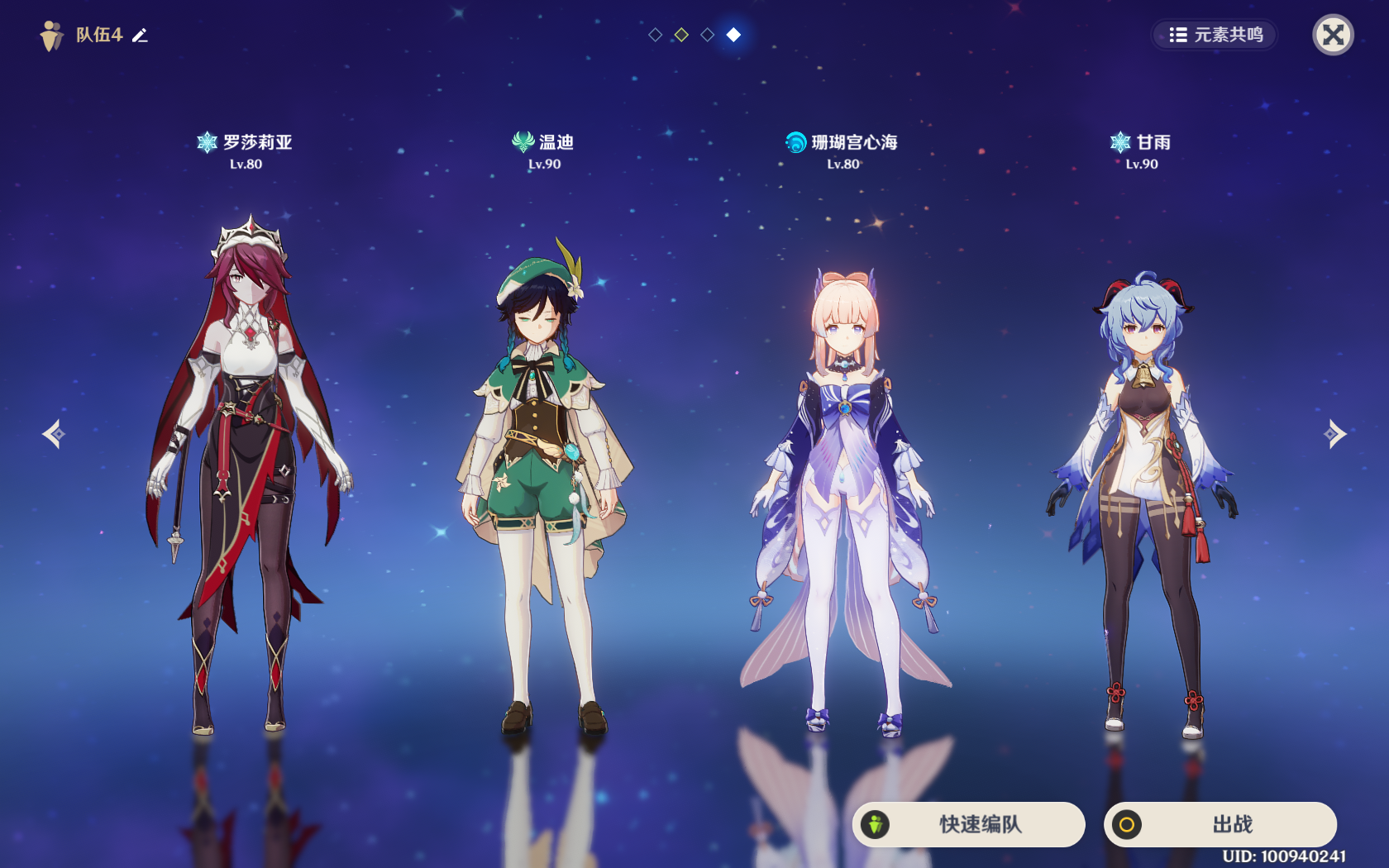Jump to the yellow diamond team page
Screen dimensions: 1389x868
point(681,35)
